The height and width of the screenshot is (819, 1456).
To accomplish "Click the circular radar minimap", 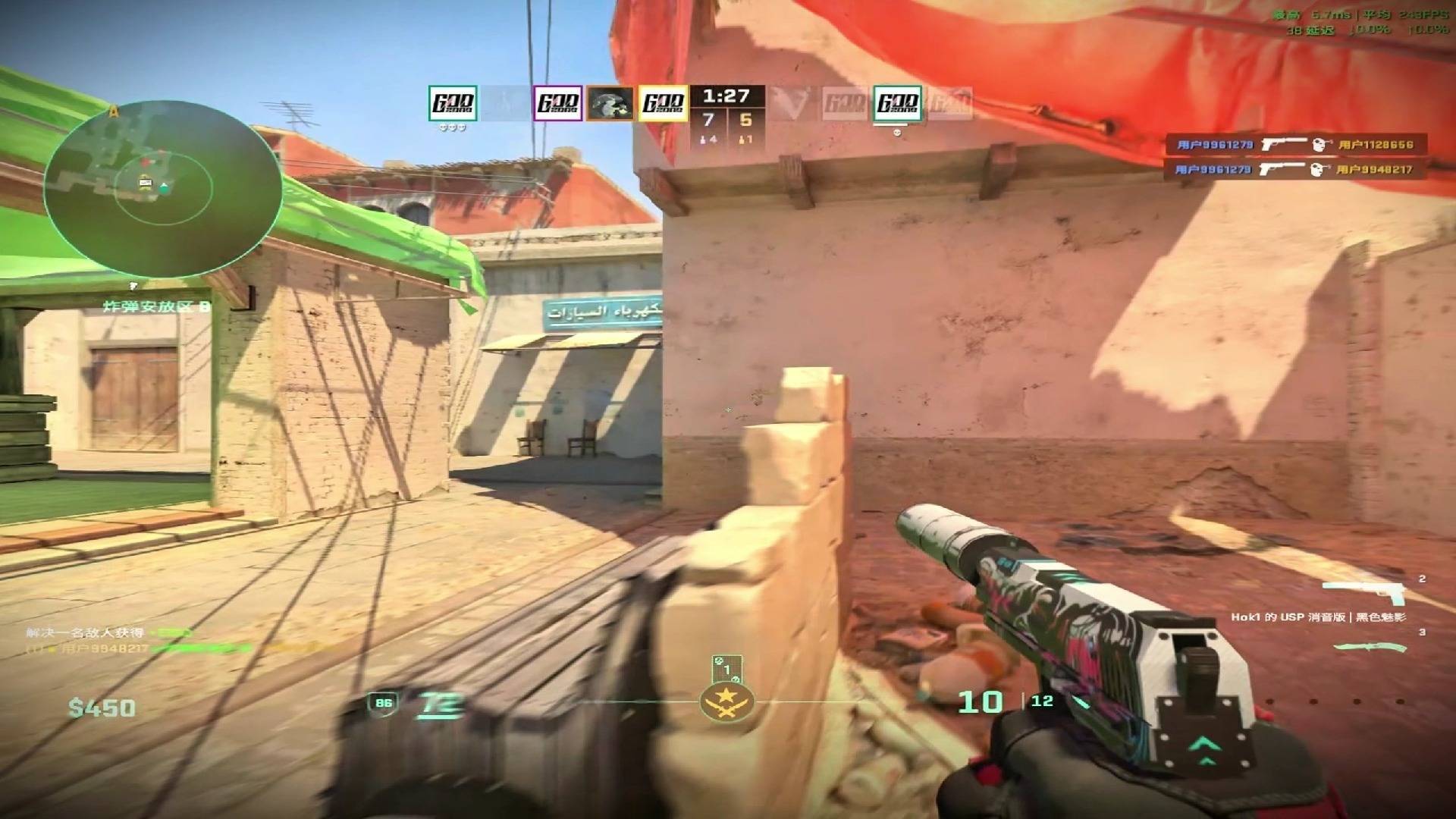I will pos(162,187).
